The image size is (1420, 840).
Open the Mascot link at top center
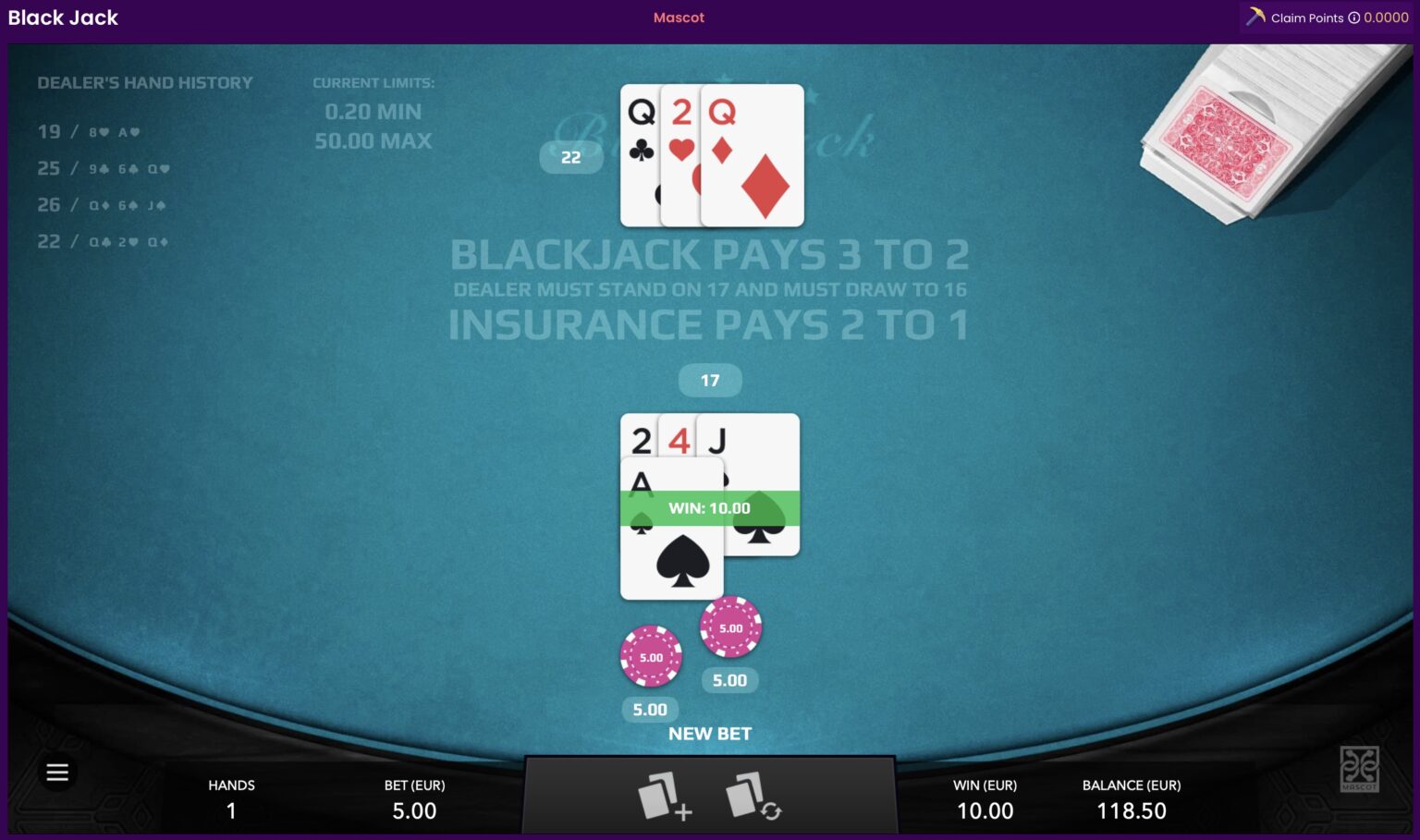pos(679,17)
